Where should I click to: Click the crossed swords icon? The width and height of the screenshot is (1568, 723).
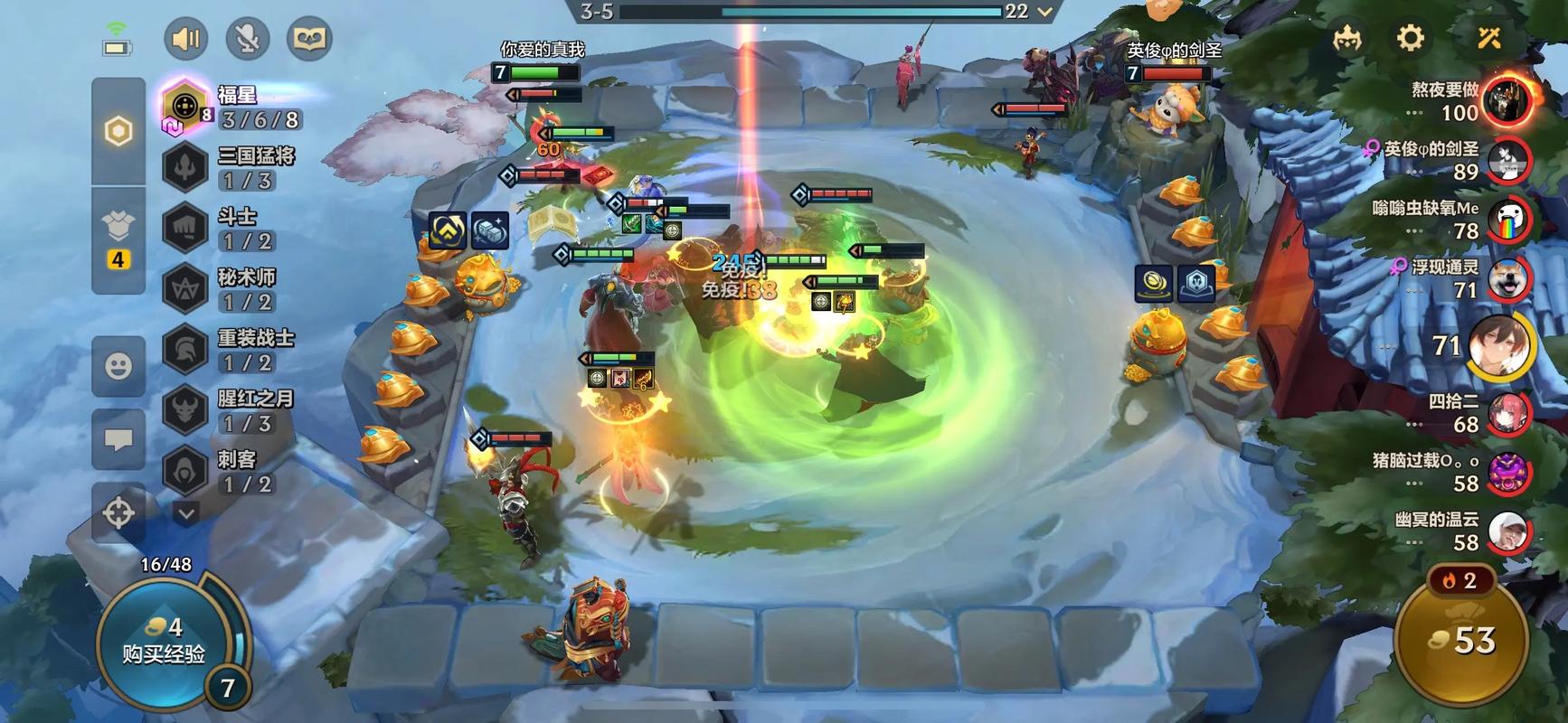coord(1488,38)
